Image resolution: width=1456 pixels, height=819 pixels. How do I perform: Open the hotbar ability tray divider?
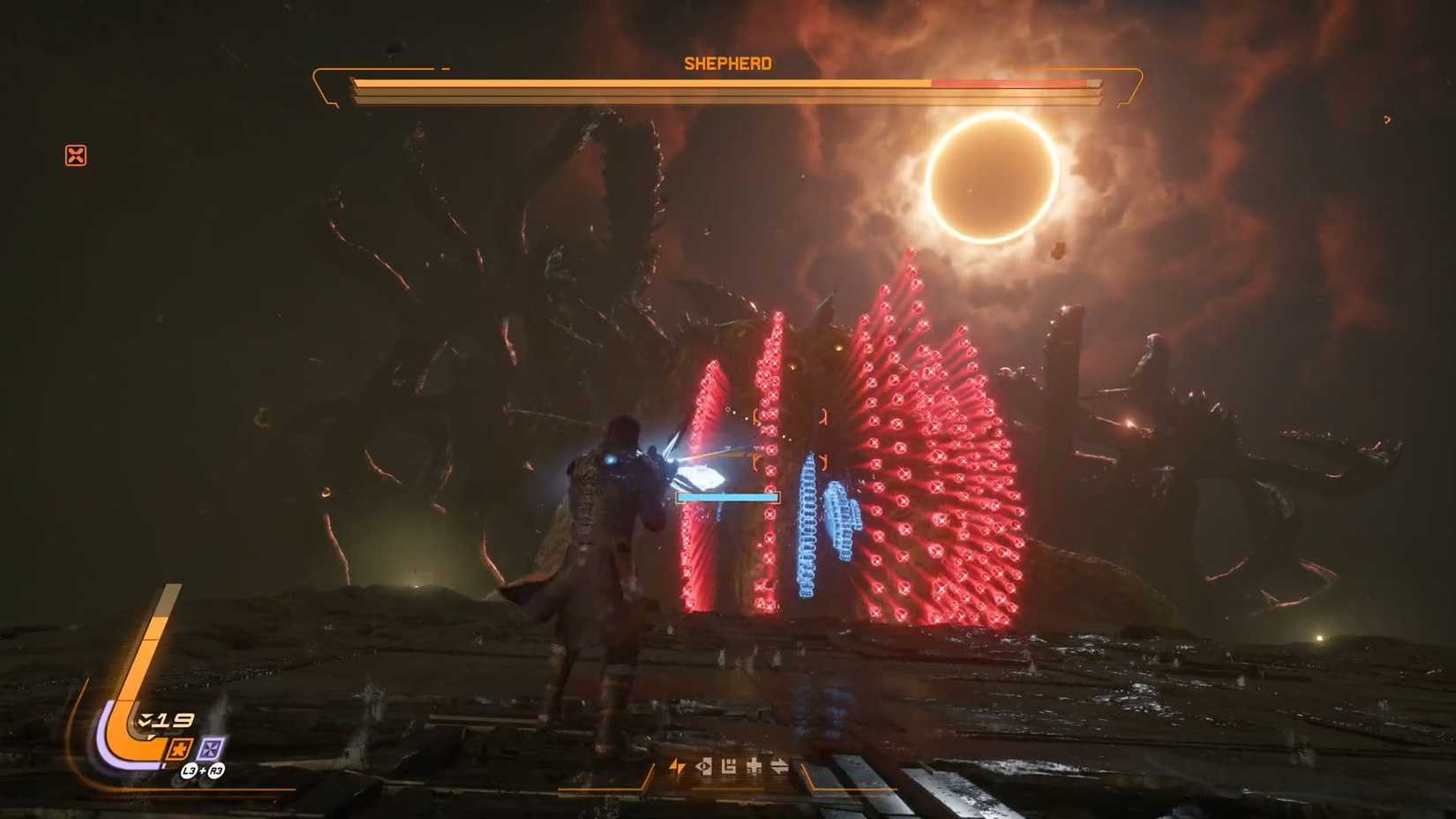tap(650, 767)
